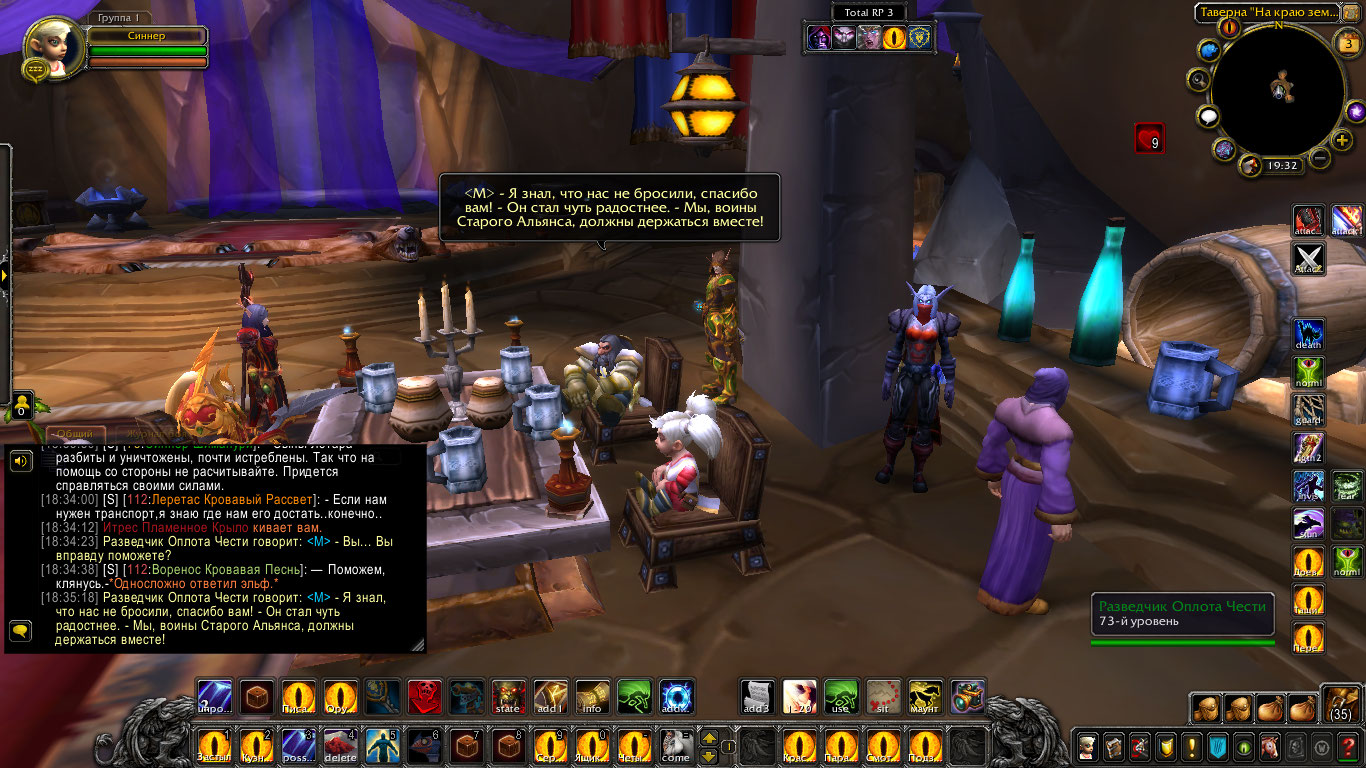This screenshot has width=1366, height=768.
Task: Click the "come" macro on the action bar
Action: click(x=677, y=746)
